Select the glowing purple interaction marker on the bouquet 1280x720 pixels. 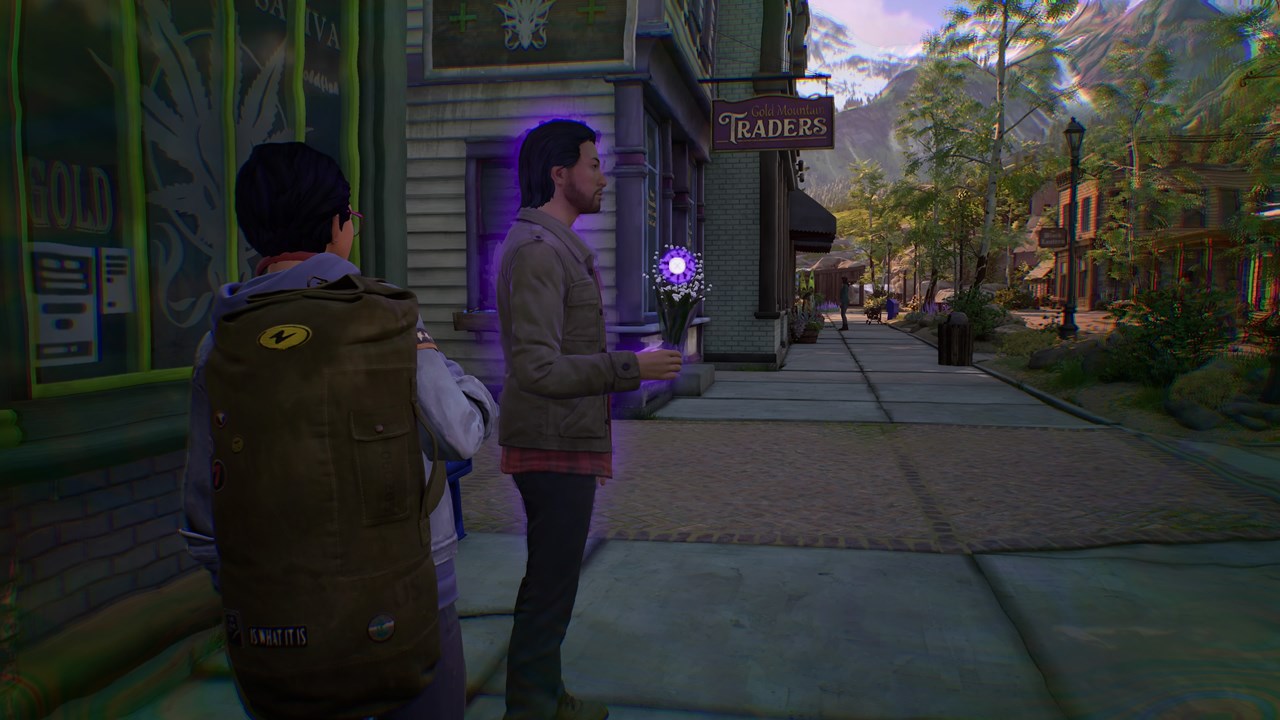(x=677, y=266)
